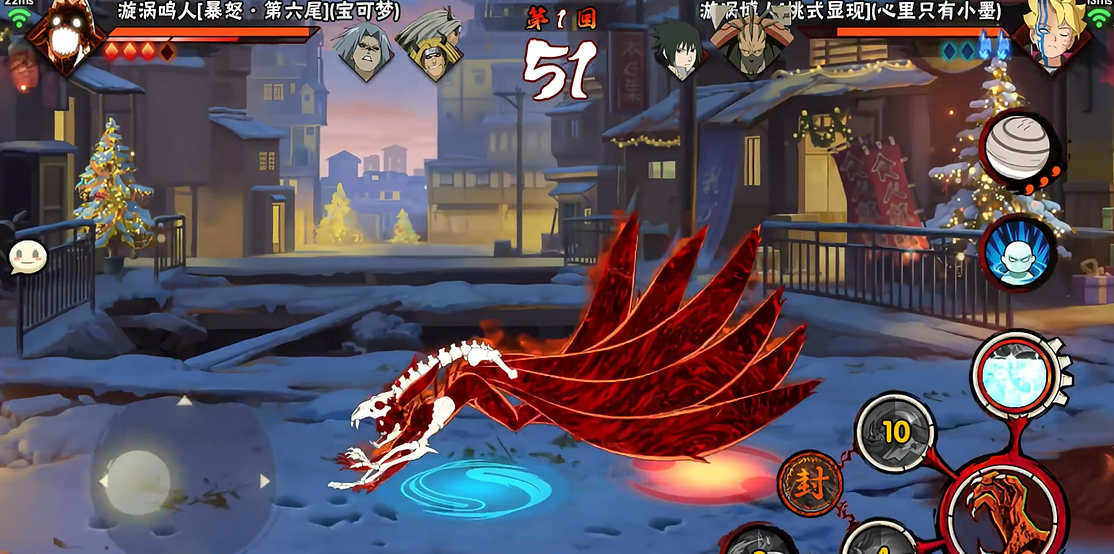Image resolution: width=1114 pixels, height=554 pixels.
Task: Tap the orange 封 seal icon
Action: click(809, 483)
